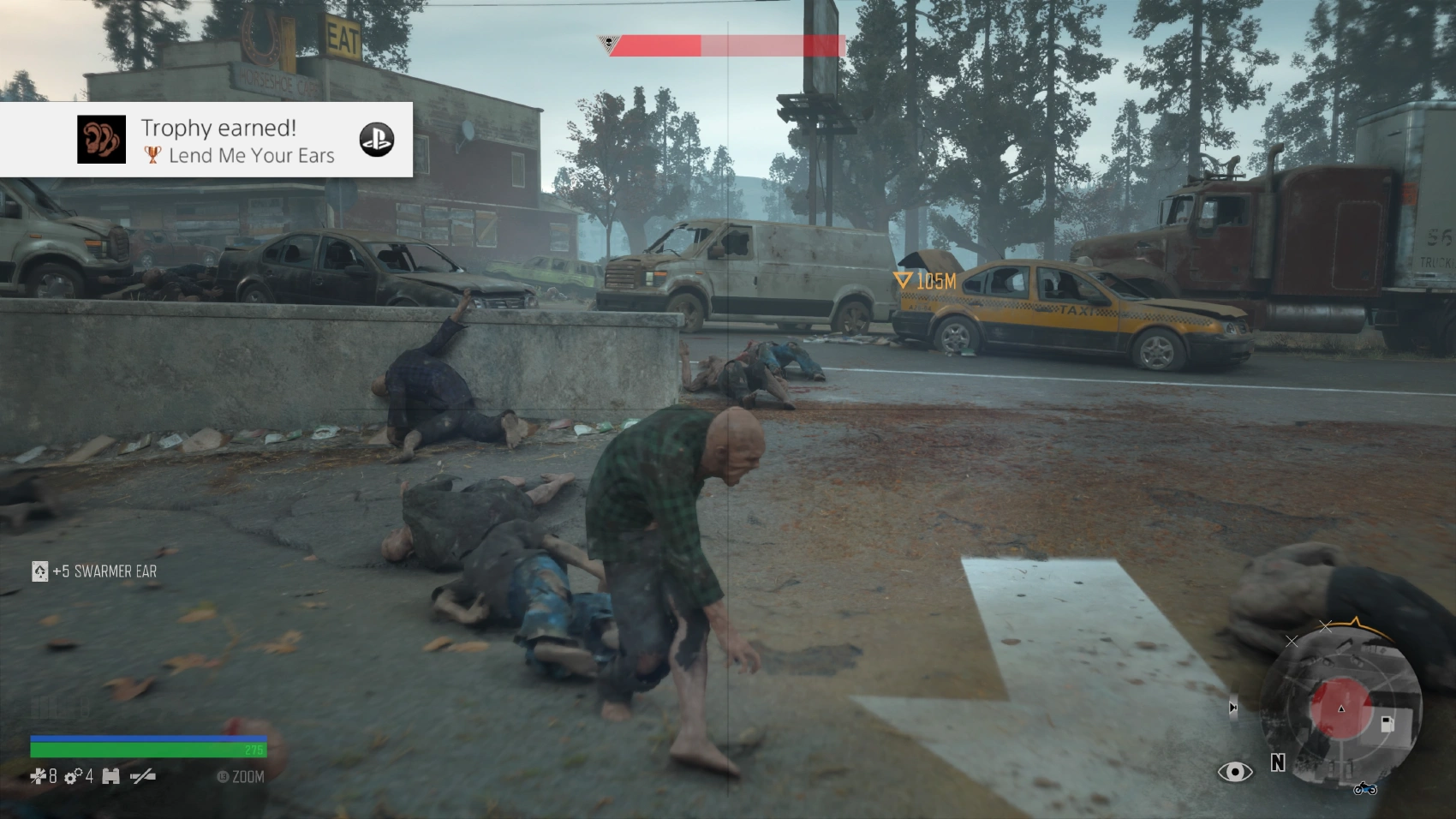Click the crossed-out suppressor icon

coord(142,776)
